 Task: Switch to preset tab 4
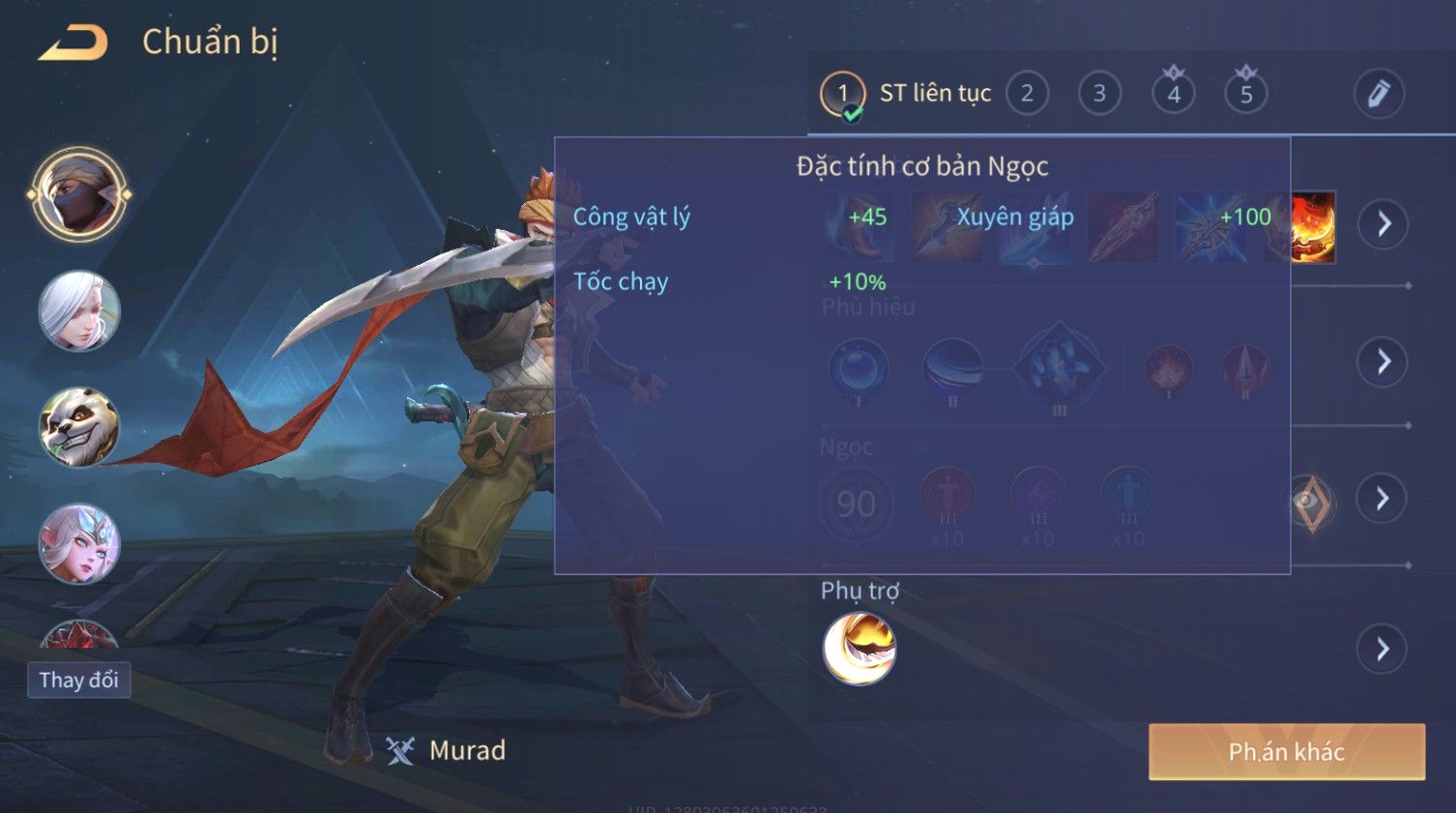(1173, 94)
